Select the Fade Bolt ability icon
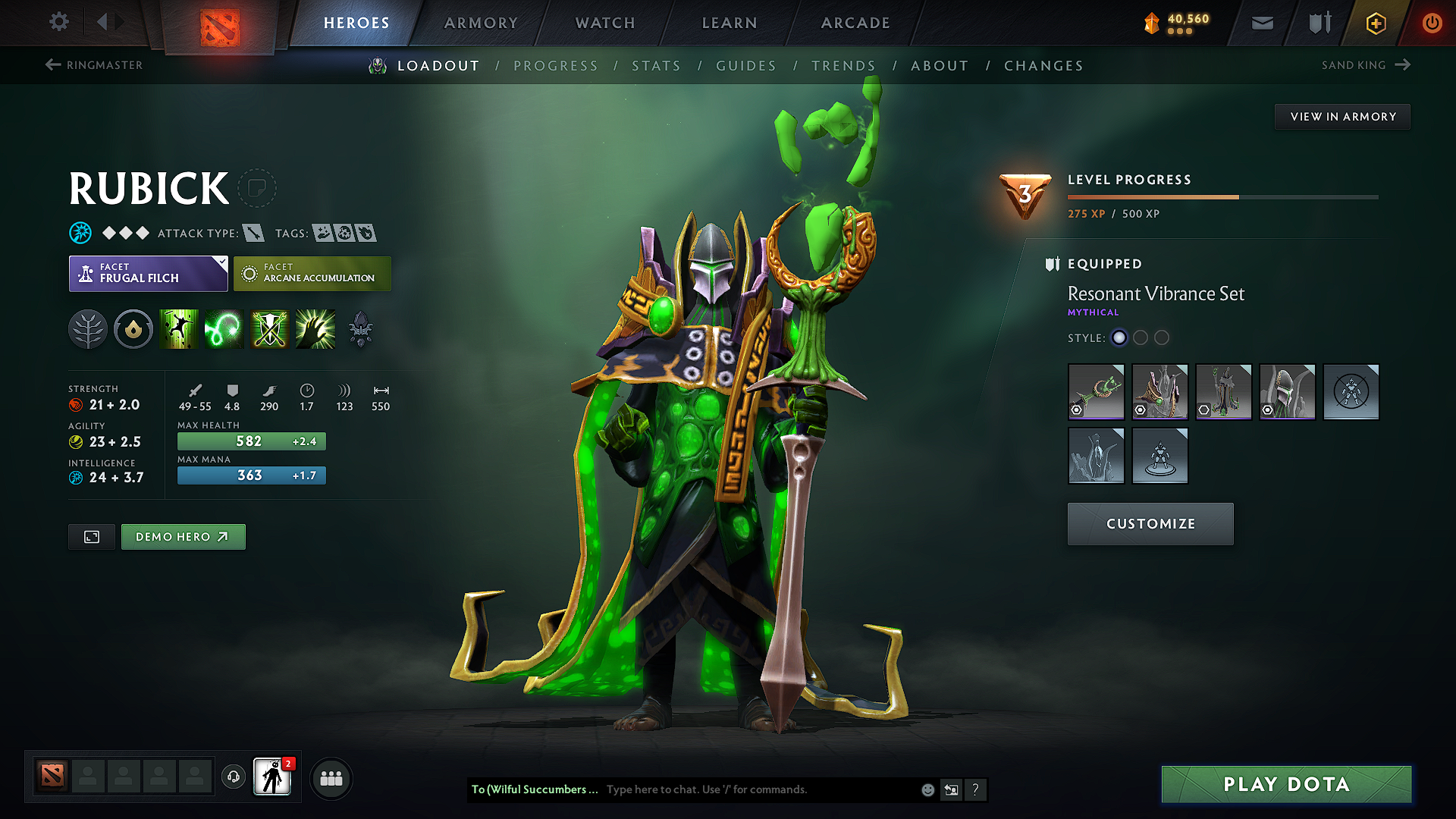Viewport: 1456px width, 819px height. click(x=224, y=328)
